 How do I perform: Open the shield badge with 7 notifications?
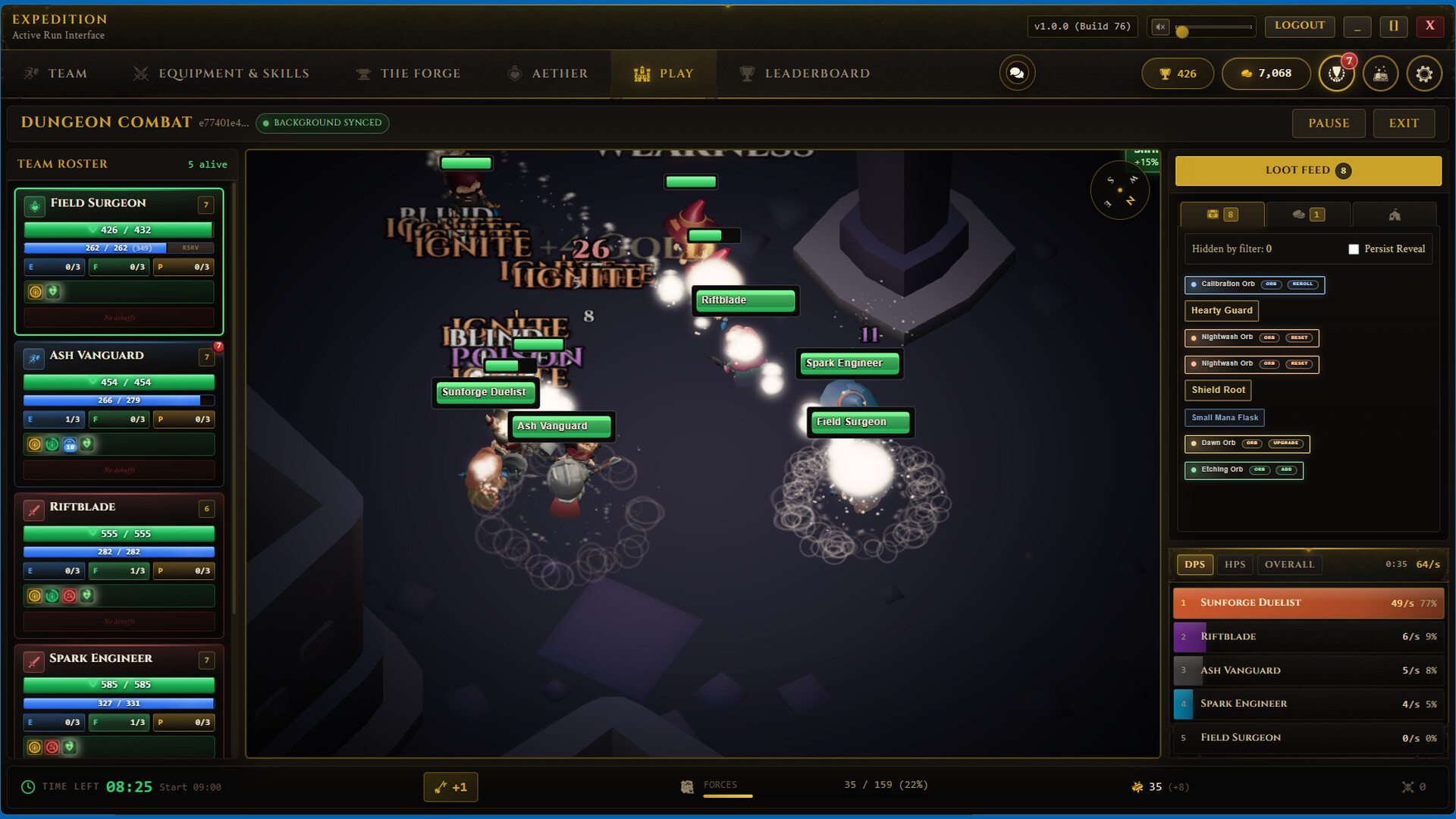click(x=1337, y=74)
